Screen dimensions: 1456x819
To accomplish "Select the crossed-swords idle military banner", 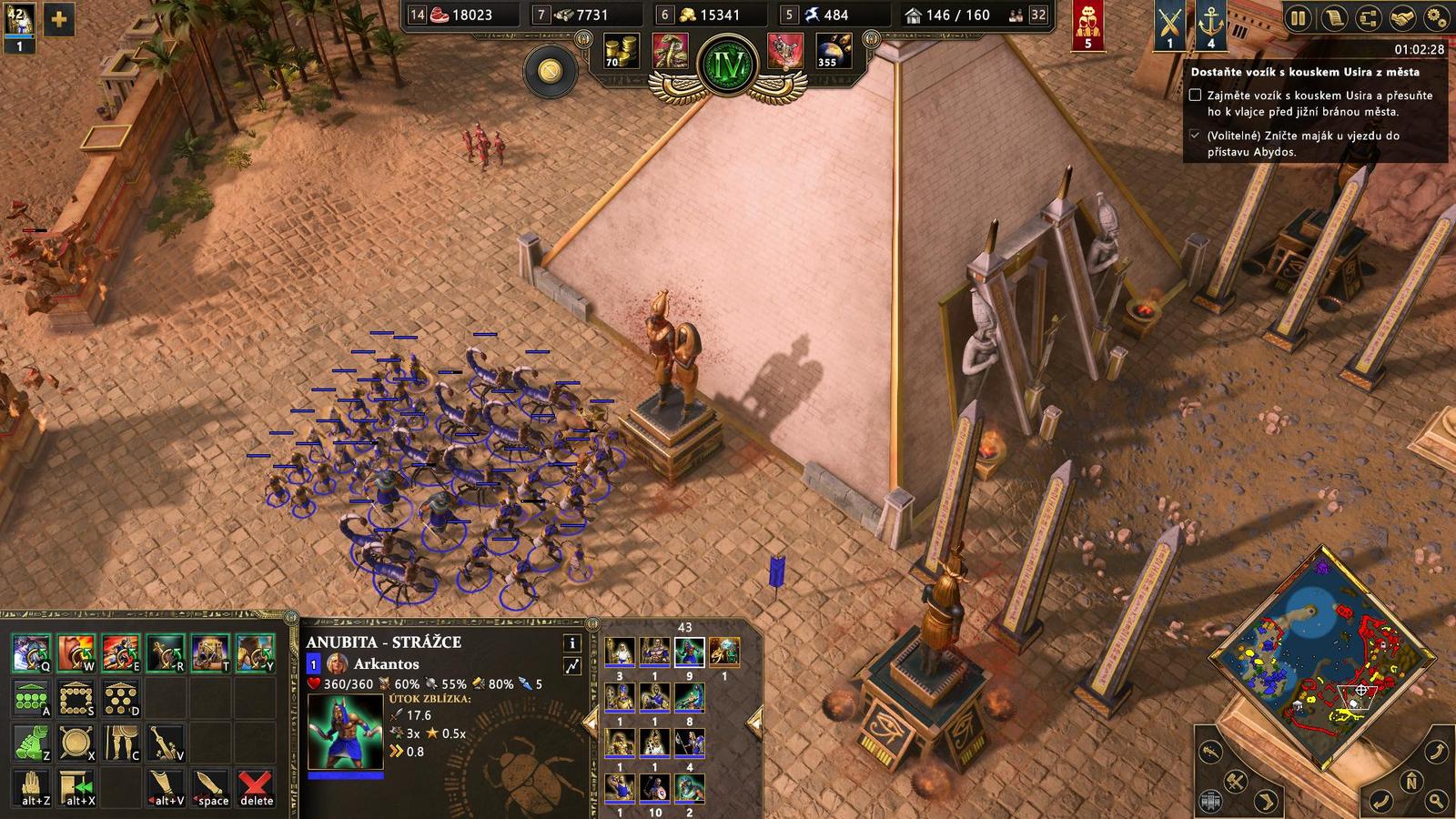I will pos(1169,25).
